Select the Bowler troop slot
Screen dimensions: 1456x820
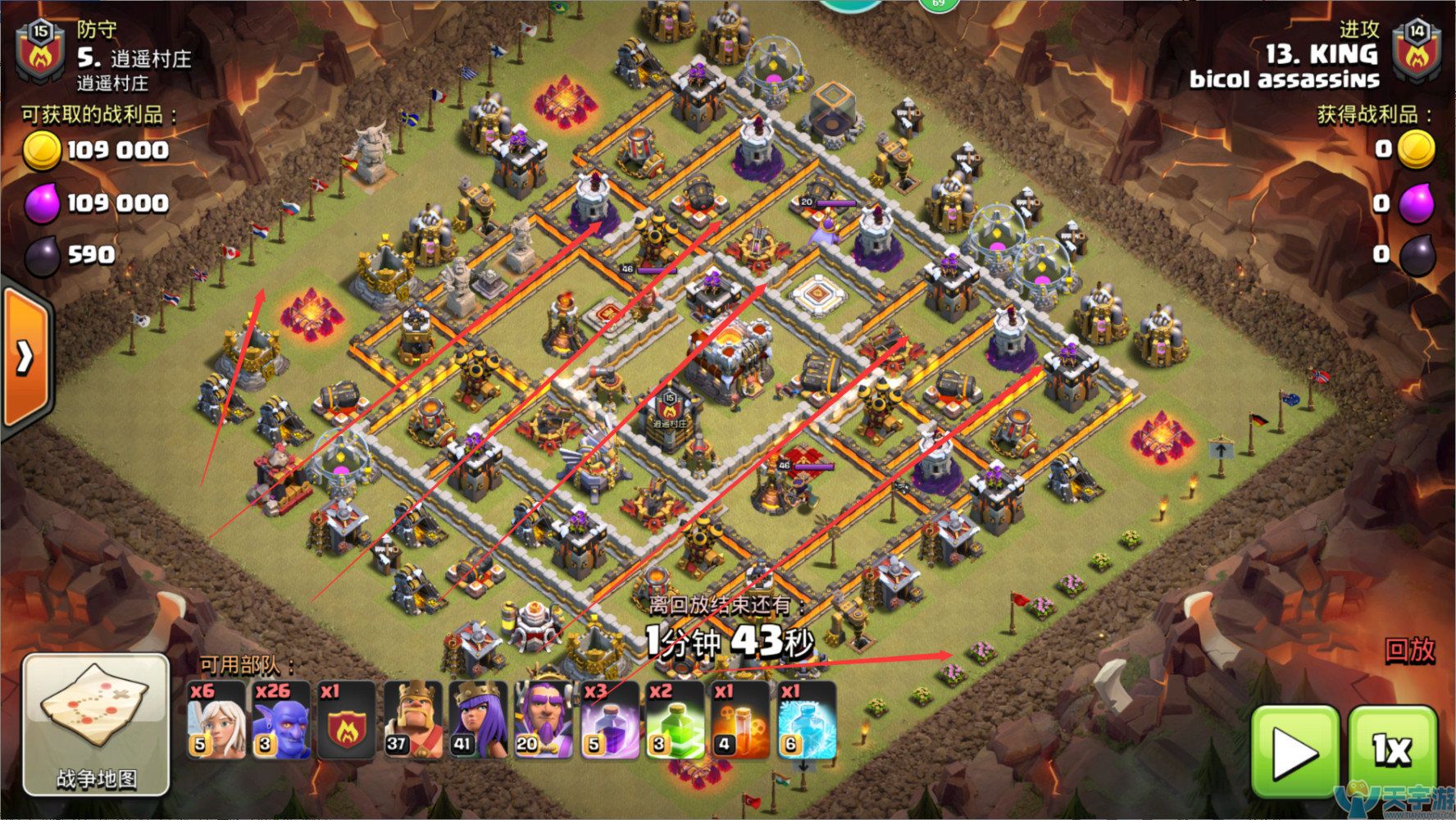[x=281, y=720]
